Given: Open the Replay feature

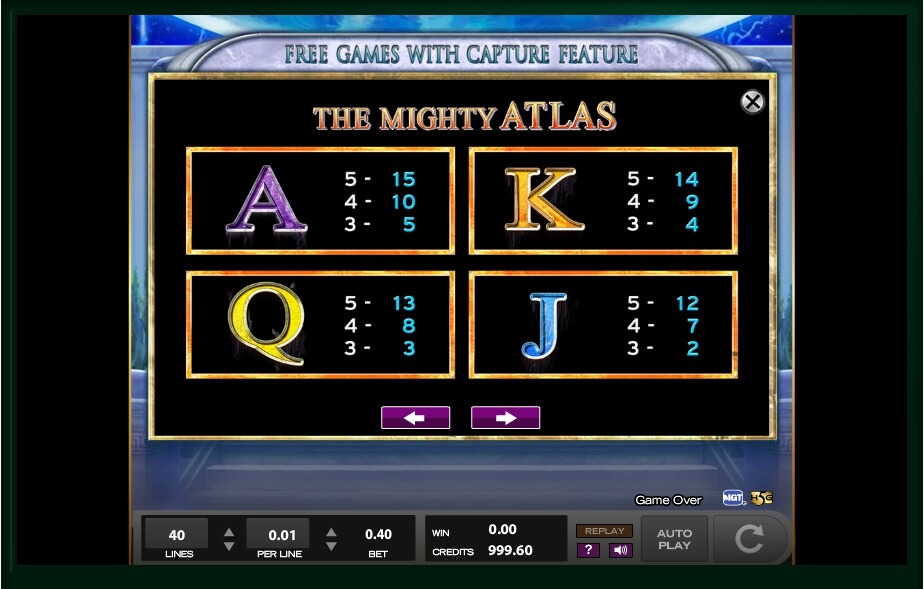Looking at the screenshot, I should 604,531.
